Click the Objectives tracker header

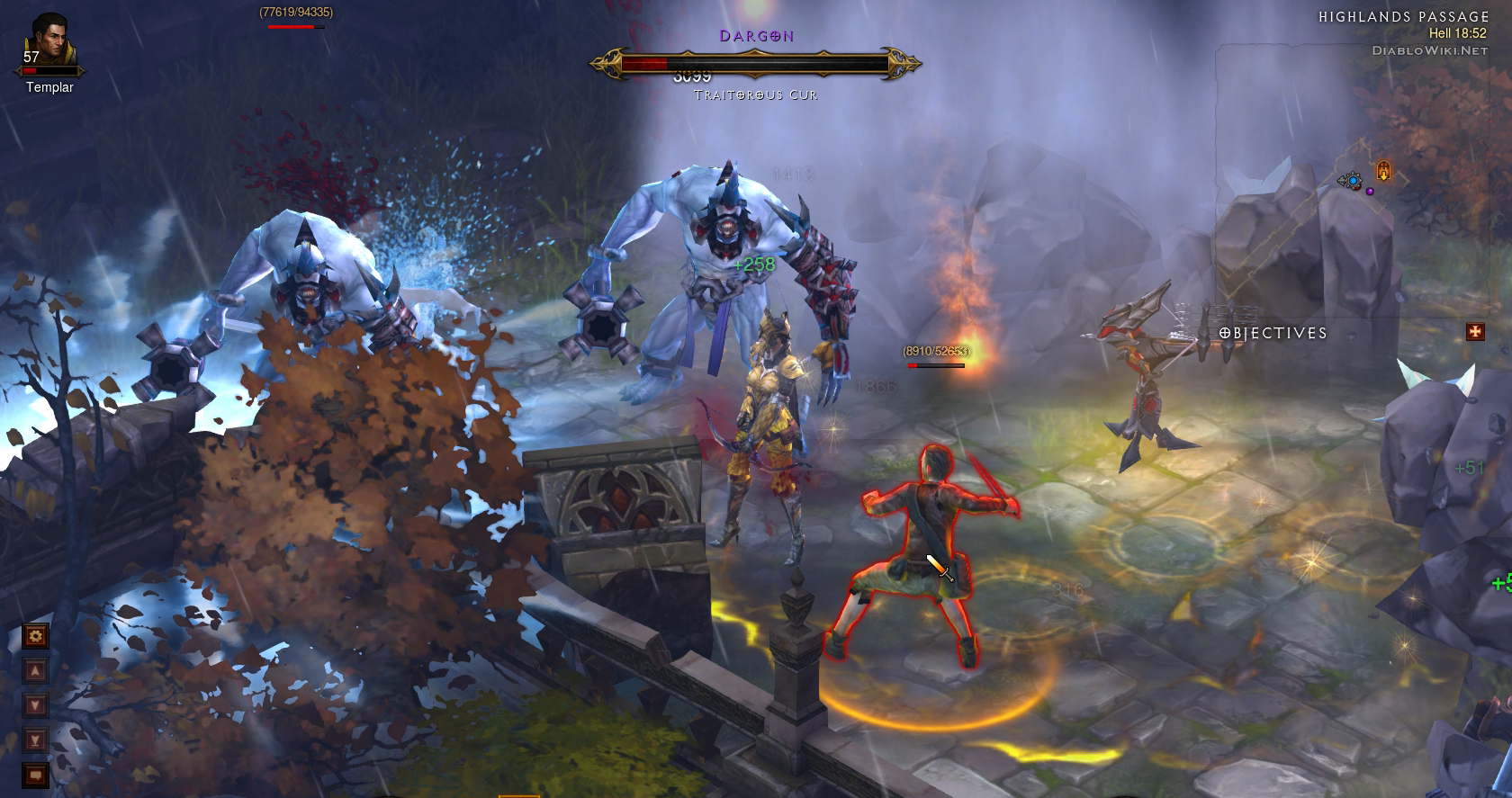1273,333
